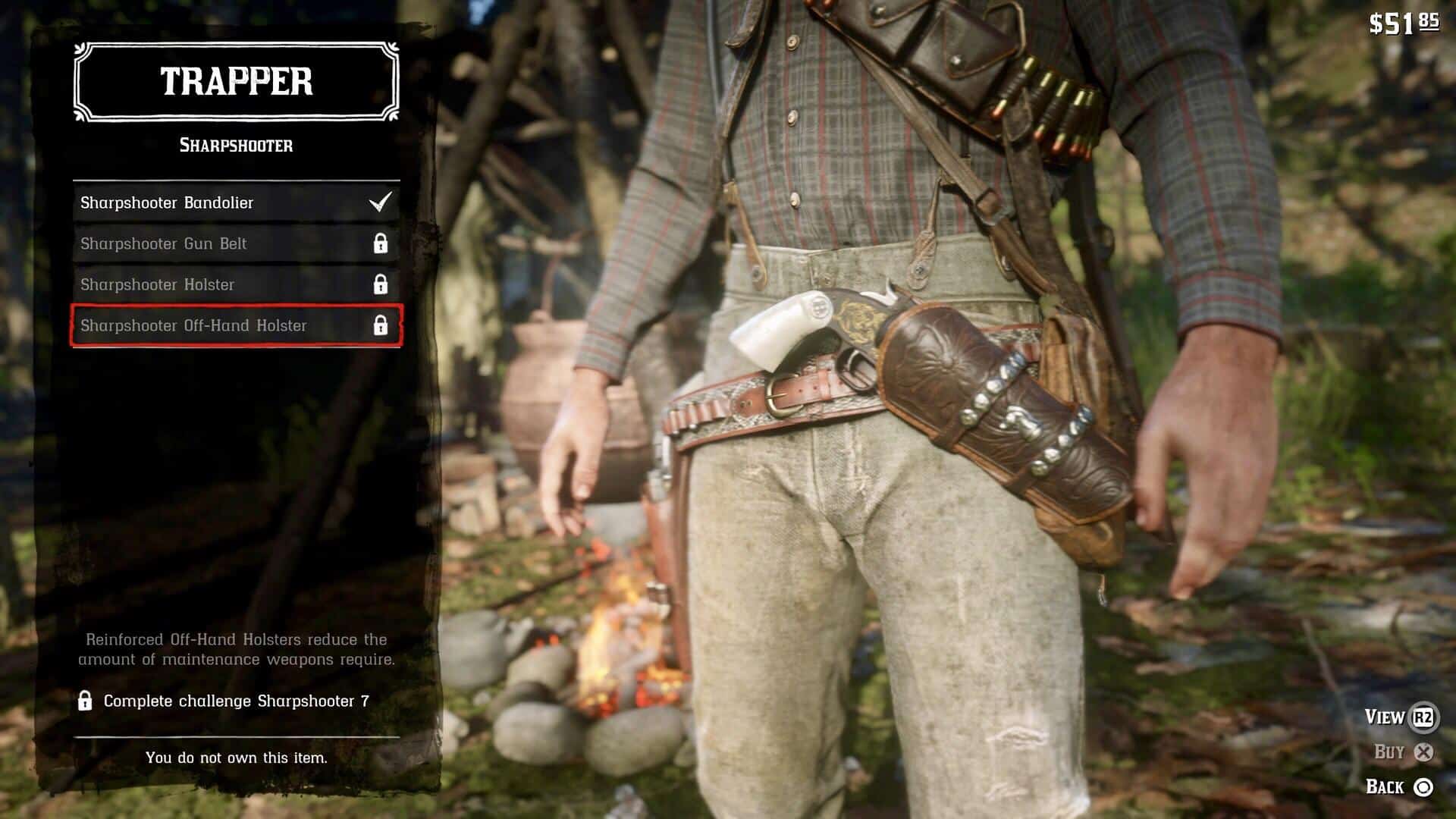Click the lock icon on Sharpshooter Gun Belt

coord(381,243)
